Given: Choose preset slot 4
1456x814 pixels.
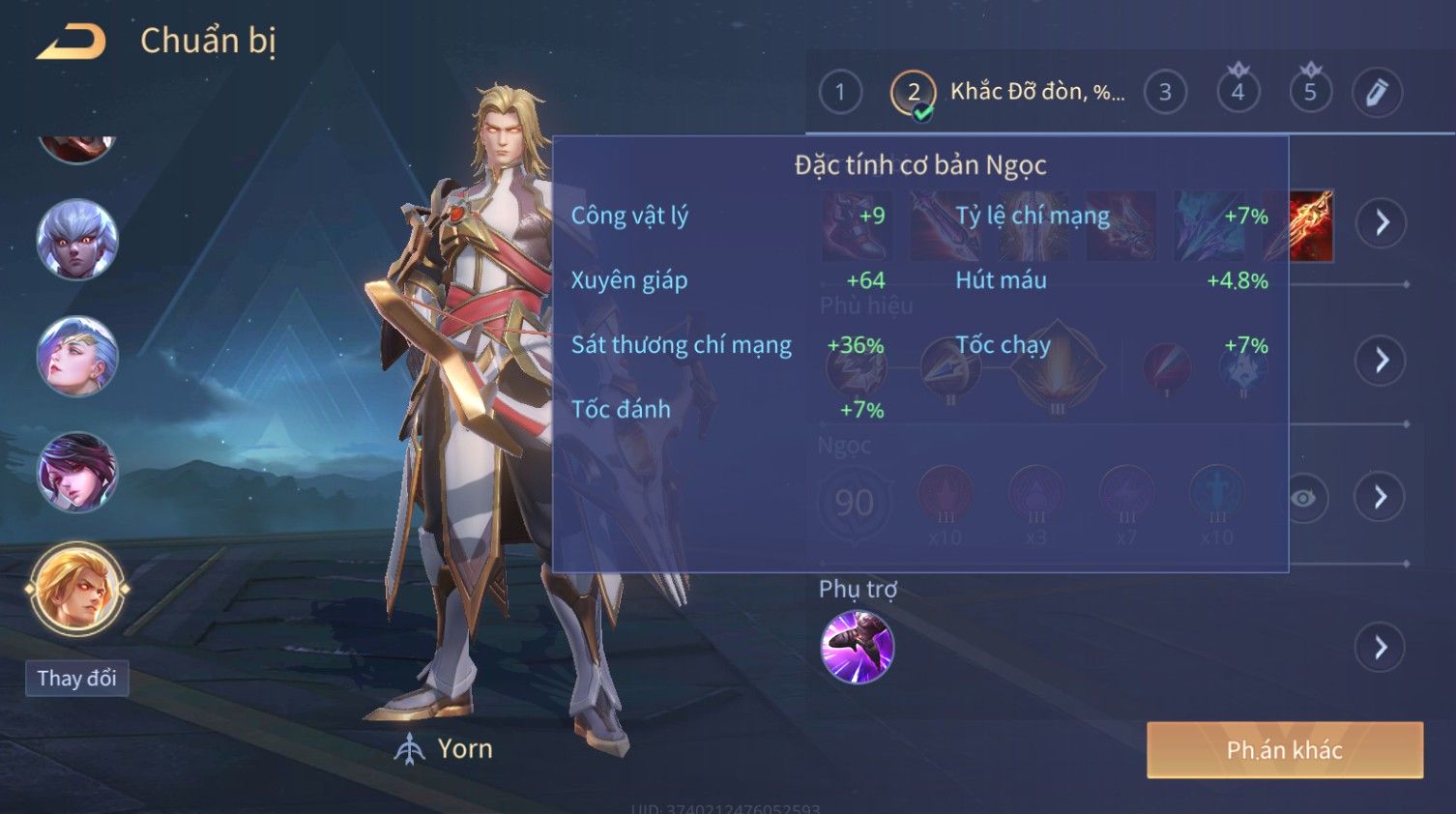Looking at the screenshot, I should click(1238, 93).
